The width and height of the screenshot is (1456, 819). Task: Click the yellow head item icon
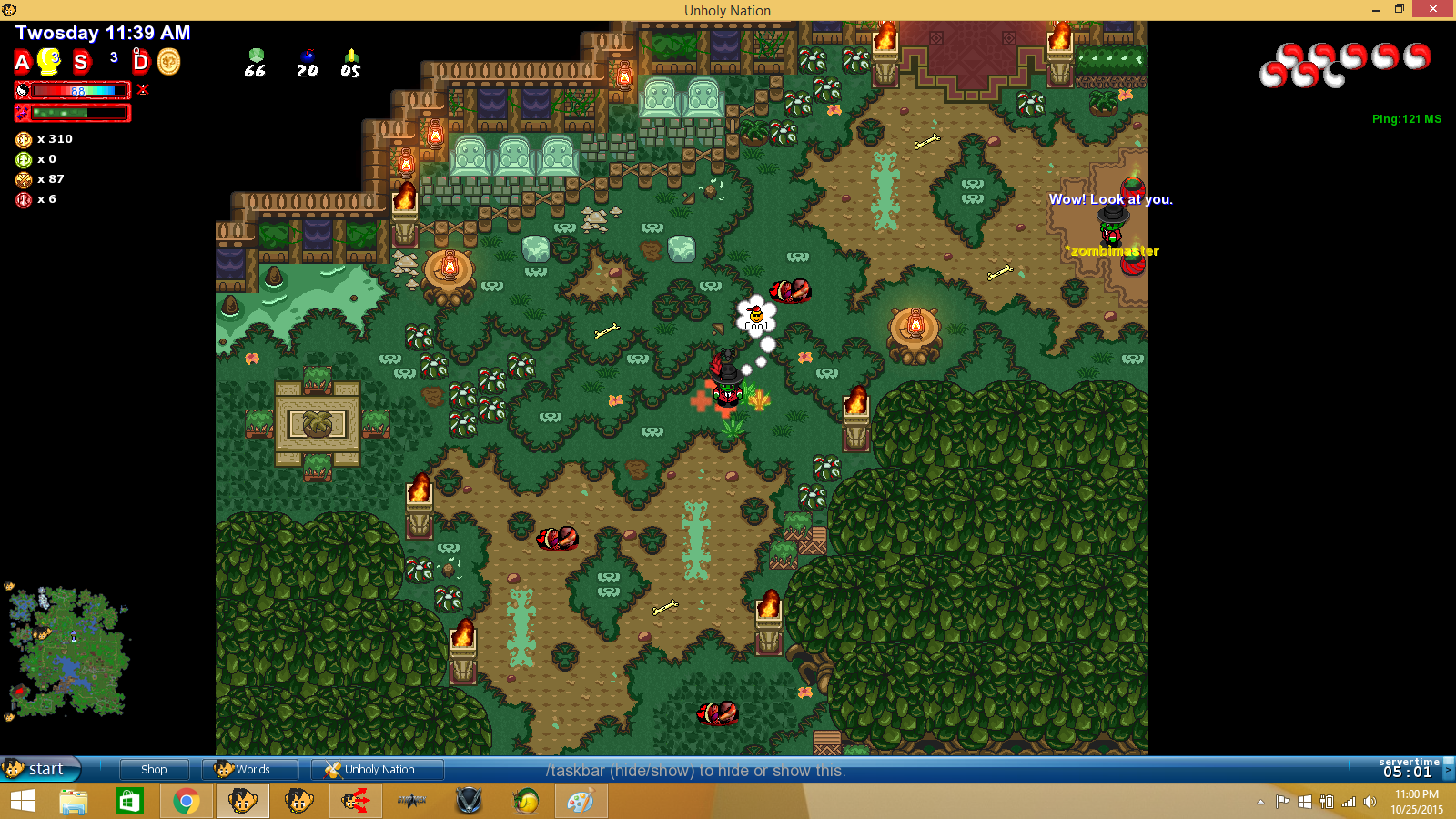tap(49, 62)
